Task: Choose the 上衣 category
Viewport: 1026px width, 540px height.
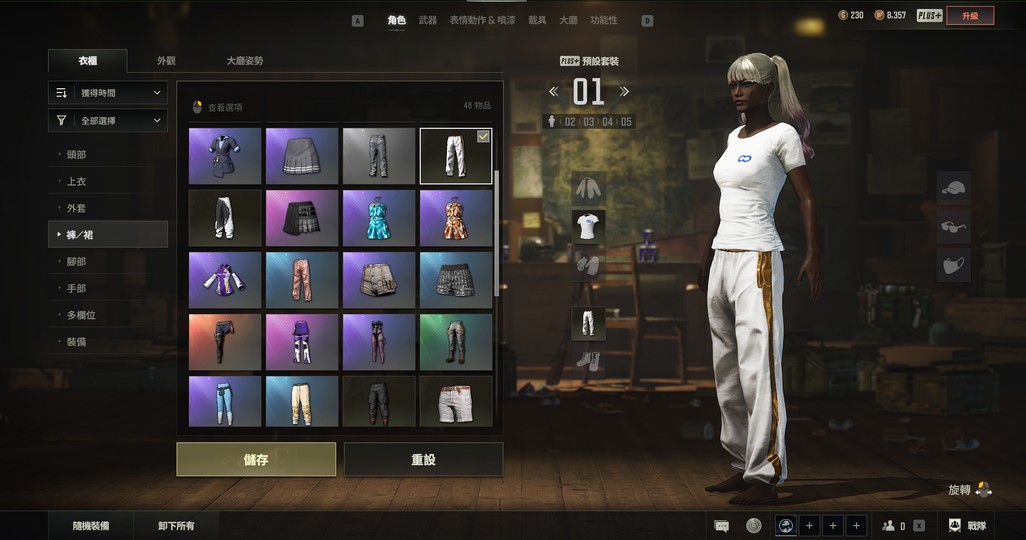Action: 76,182
